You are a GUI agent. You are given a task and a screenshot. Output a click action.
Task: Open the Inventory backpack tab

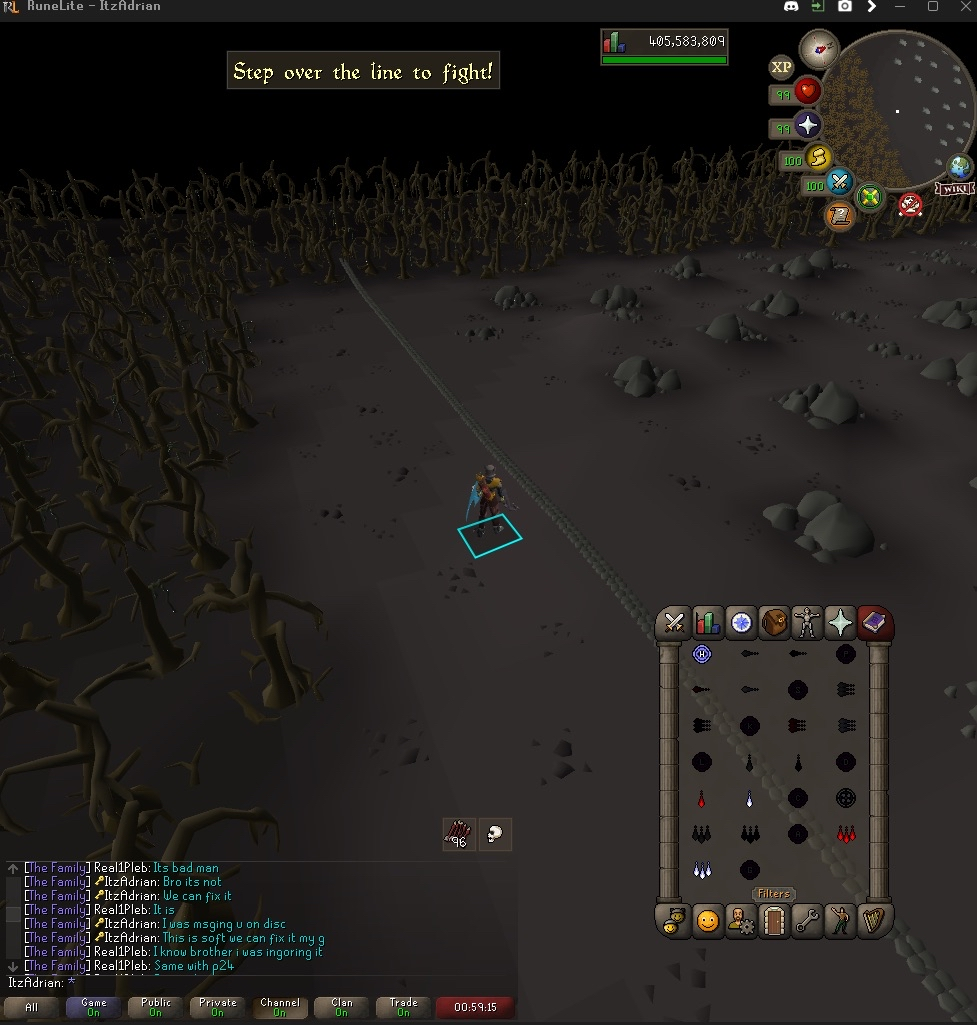coord(774,624)
